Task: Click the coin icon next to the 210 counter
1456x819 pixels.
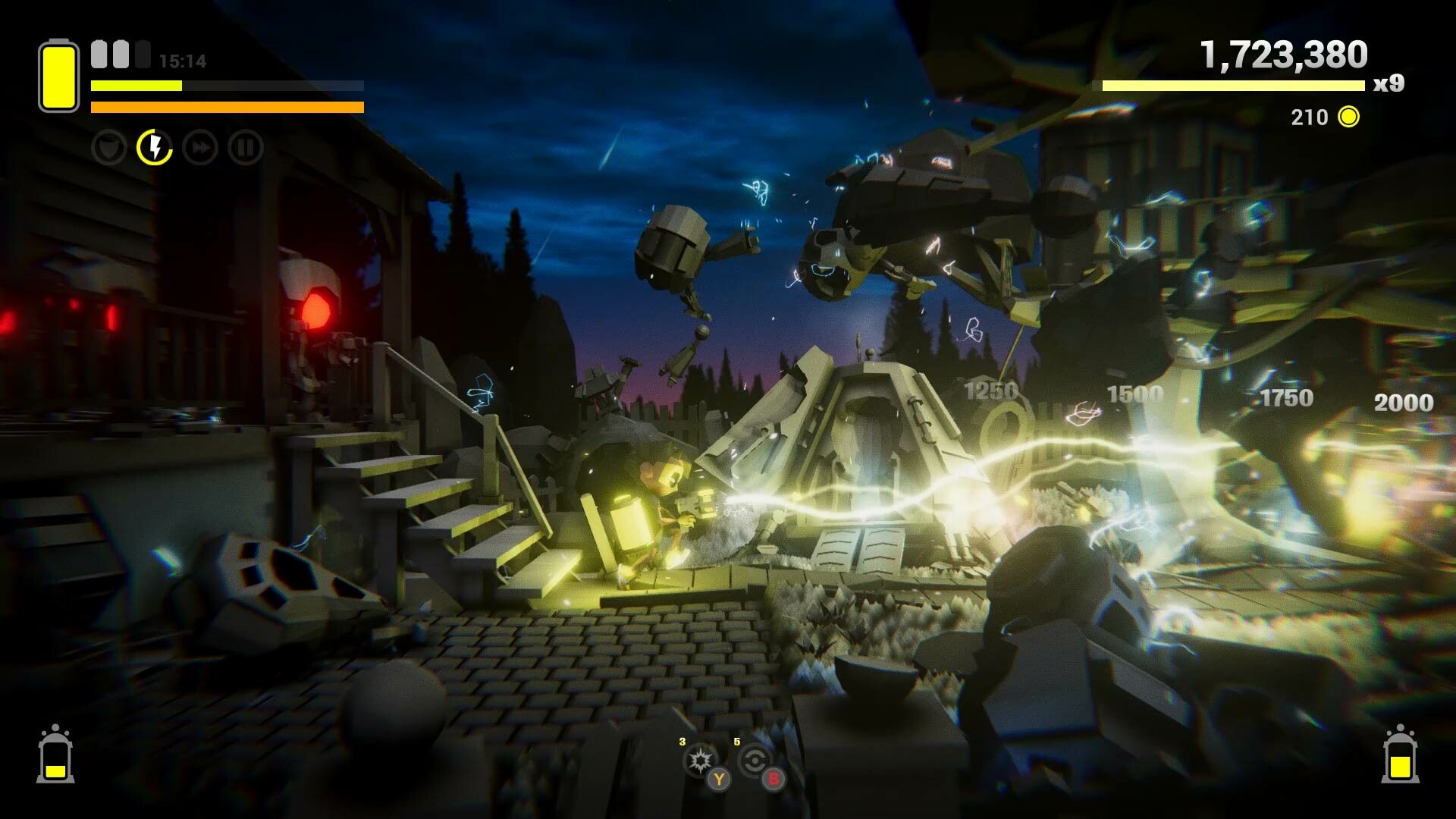Action: (1348, 118)
